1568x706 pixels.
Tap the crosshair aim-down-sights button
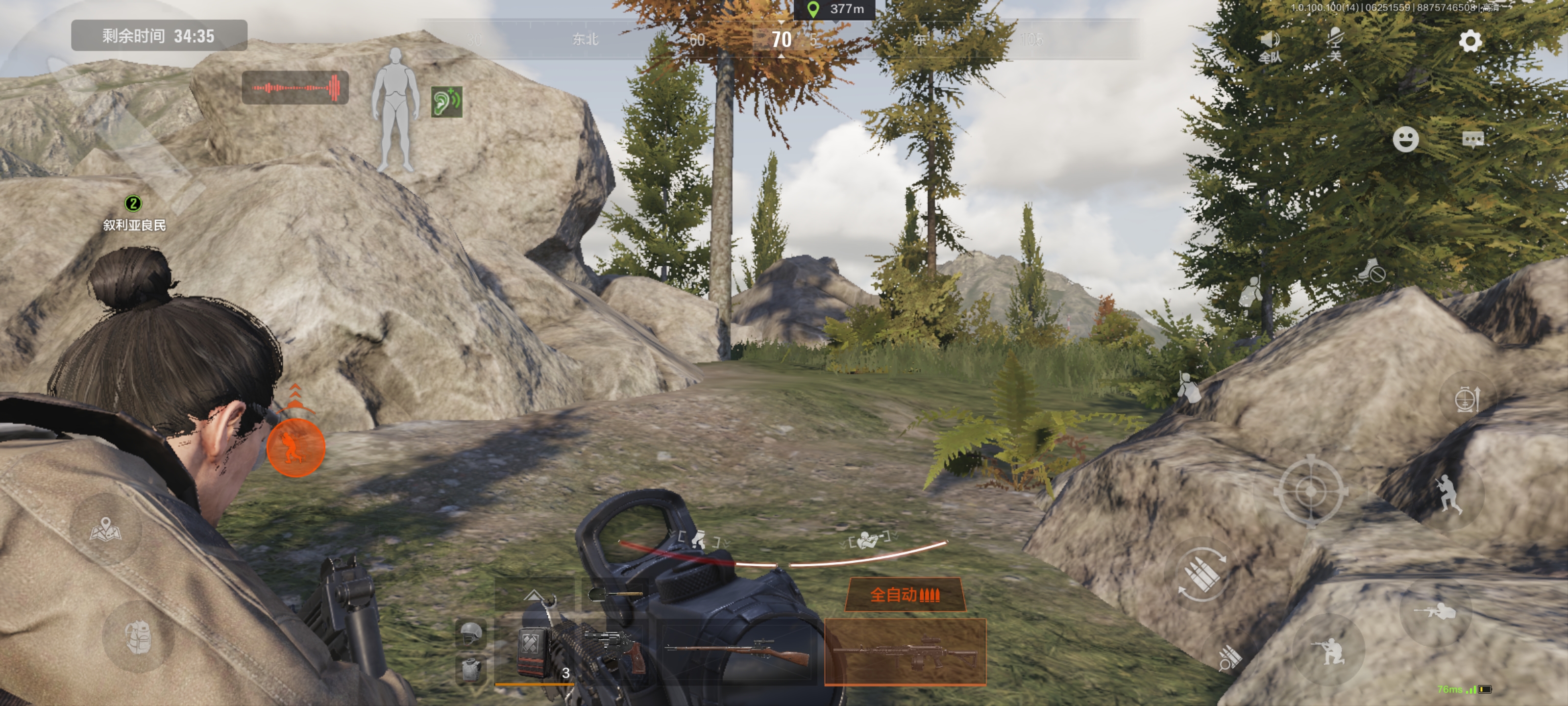coord(1311,490)
